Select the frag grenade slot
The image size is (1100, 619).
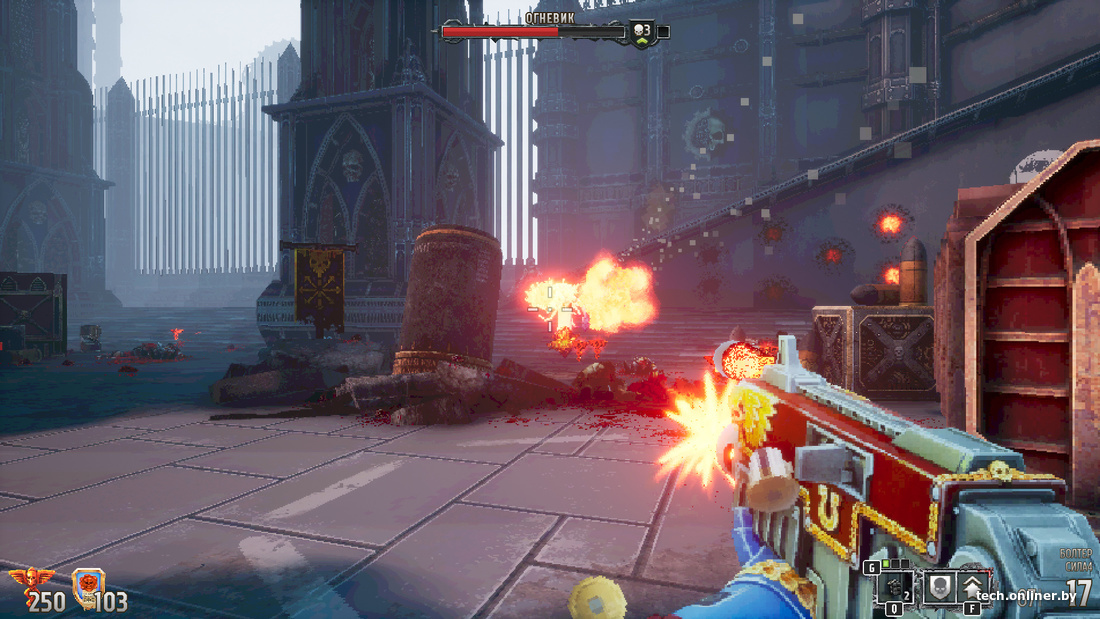point(894,587)
